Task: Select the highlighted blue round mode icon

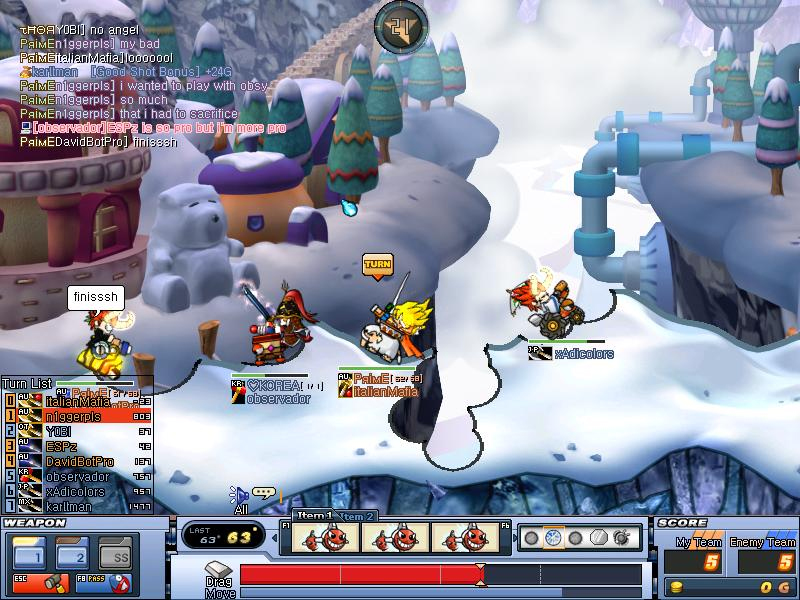Action: 554,538
